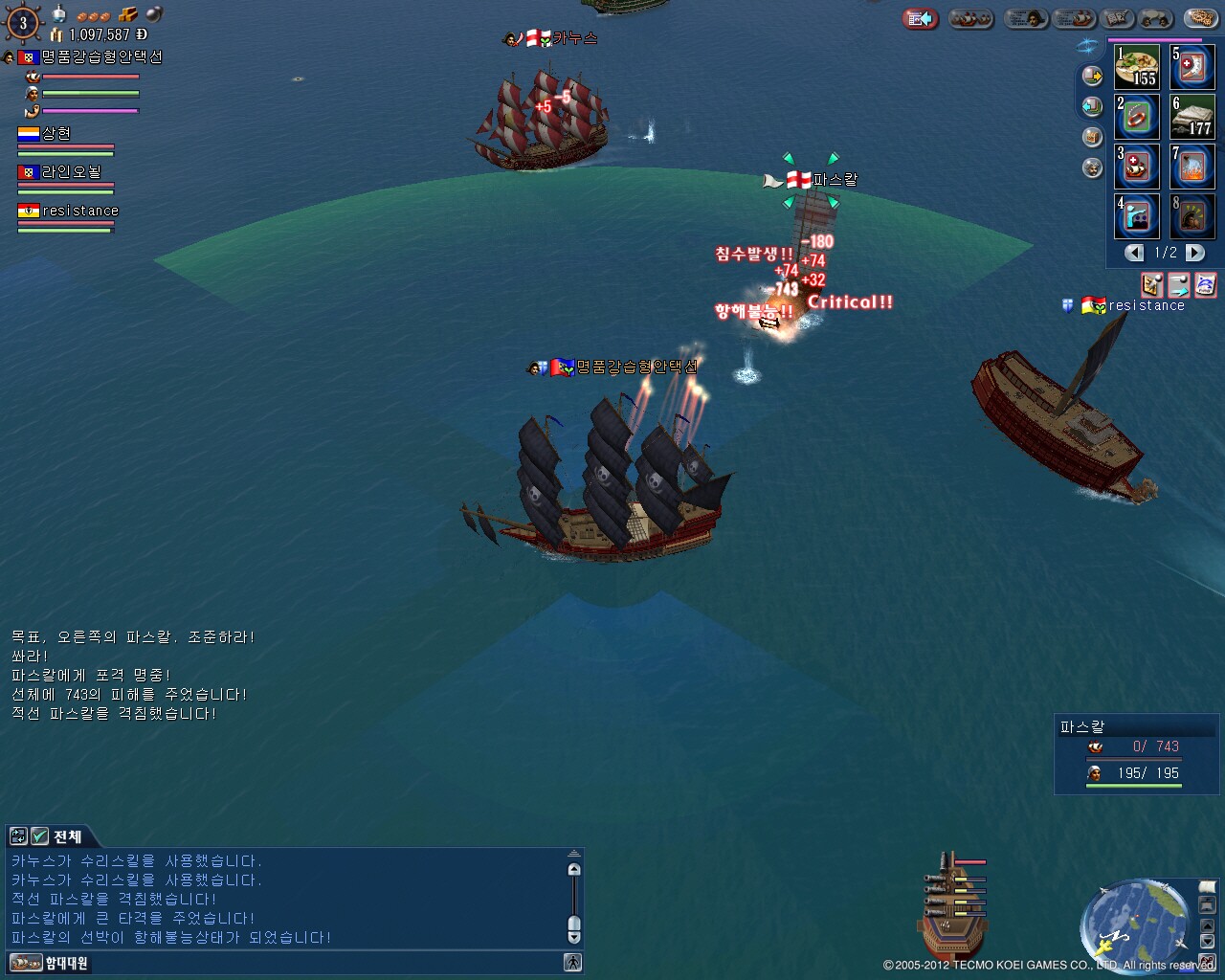
Task: Open the fleet ships menu button
Action: [x=970, y=18]
